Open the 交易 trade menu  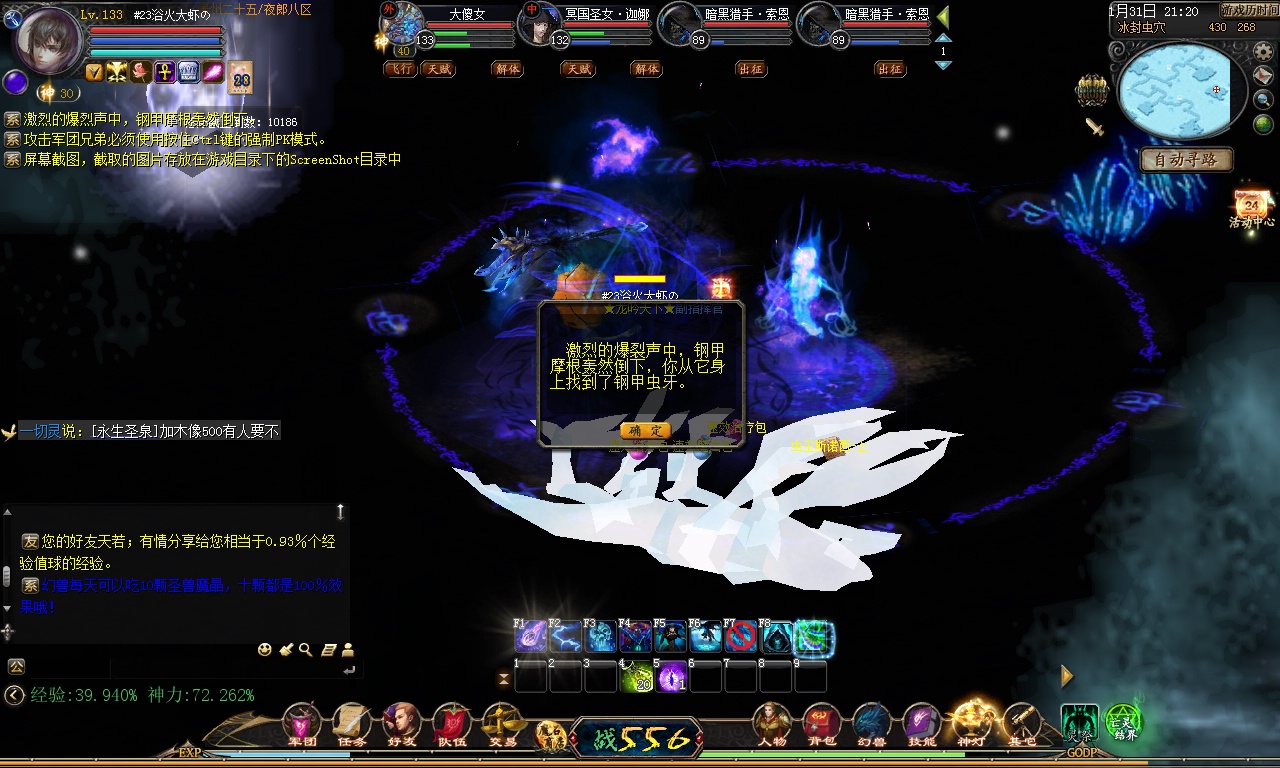(x=502, y=724)
